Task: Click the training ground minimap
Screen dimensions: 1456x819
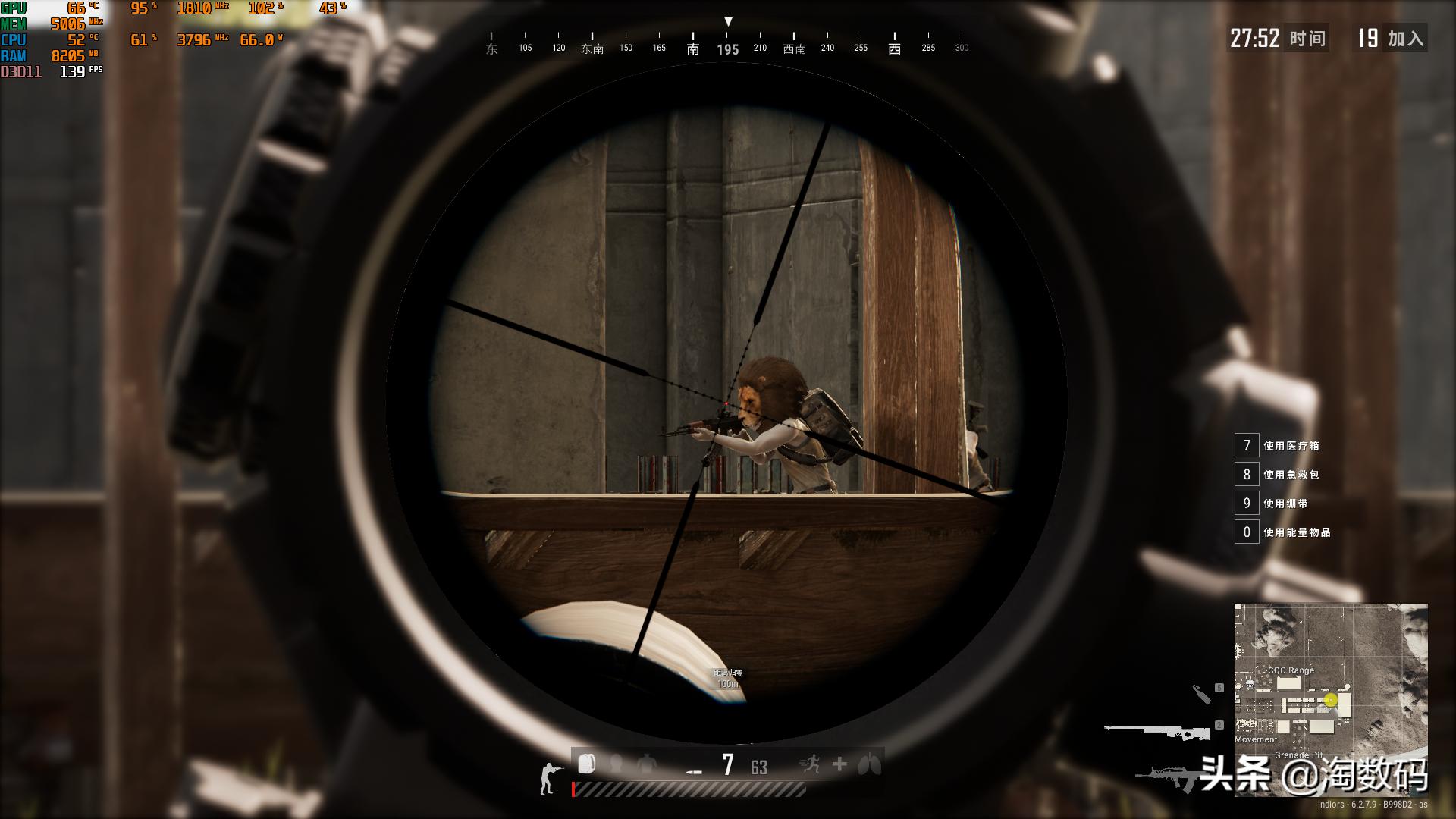Action: [1330, 699]
